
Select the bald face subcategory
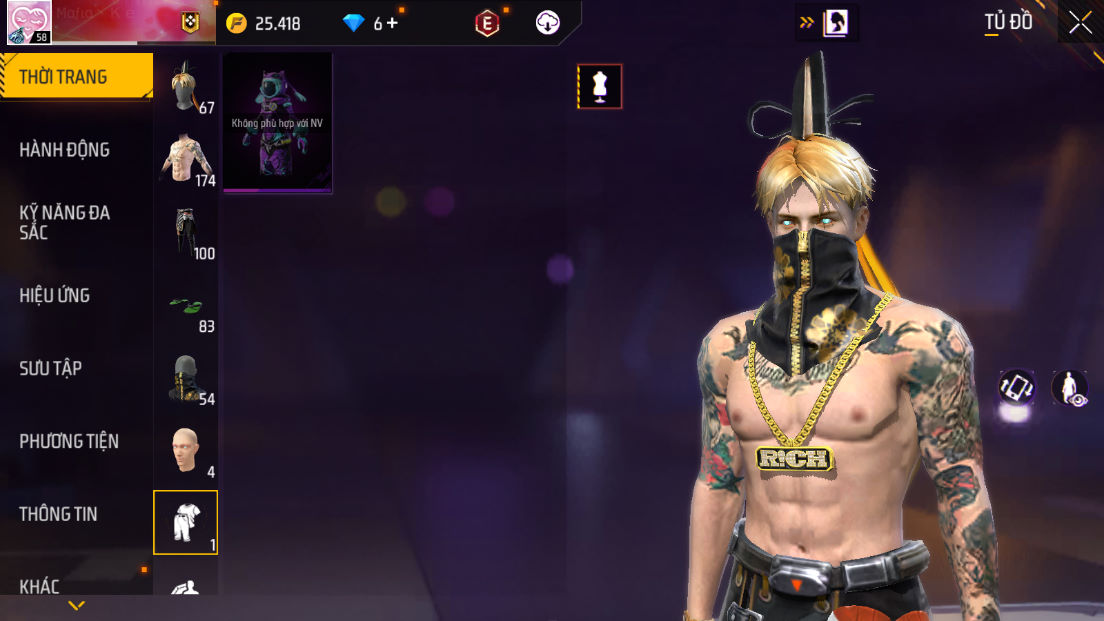(185, 450)
